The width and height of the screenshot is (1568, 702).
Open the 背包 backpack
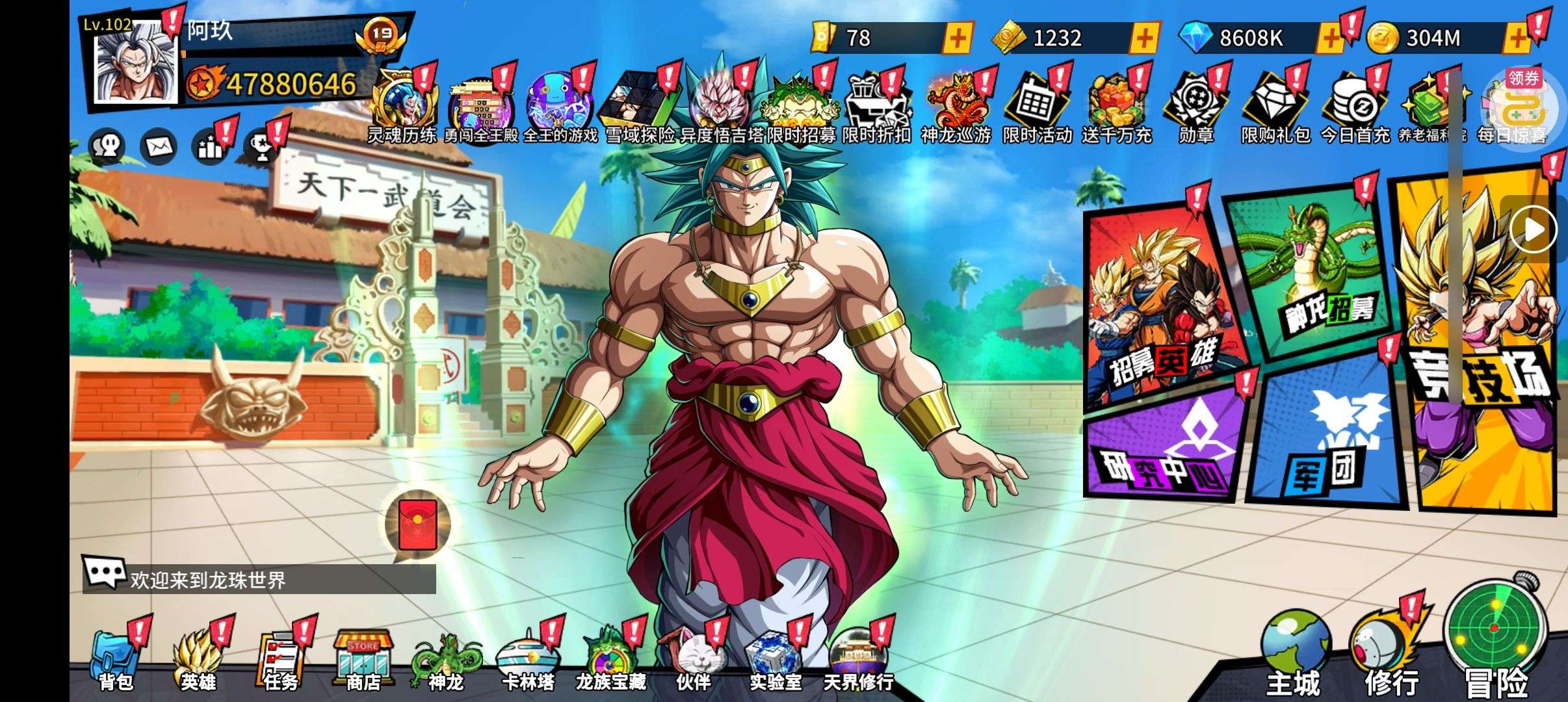(116, 660)
